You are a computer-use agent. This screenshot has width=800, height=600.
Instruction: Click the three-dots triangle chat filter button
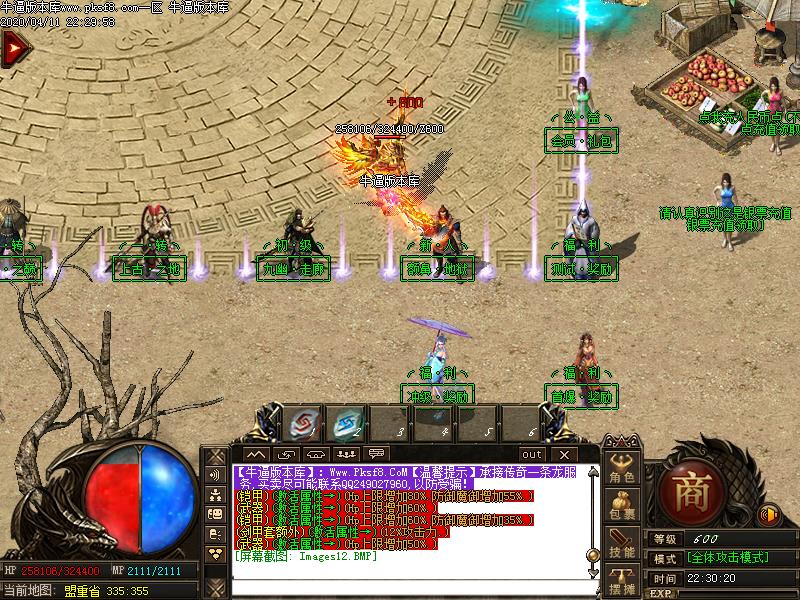click(x=215, y=553)
